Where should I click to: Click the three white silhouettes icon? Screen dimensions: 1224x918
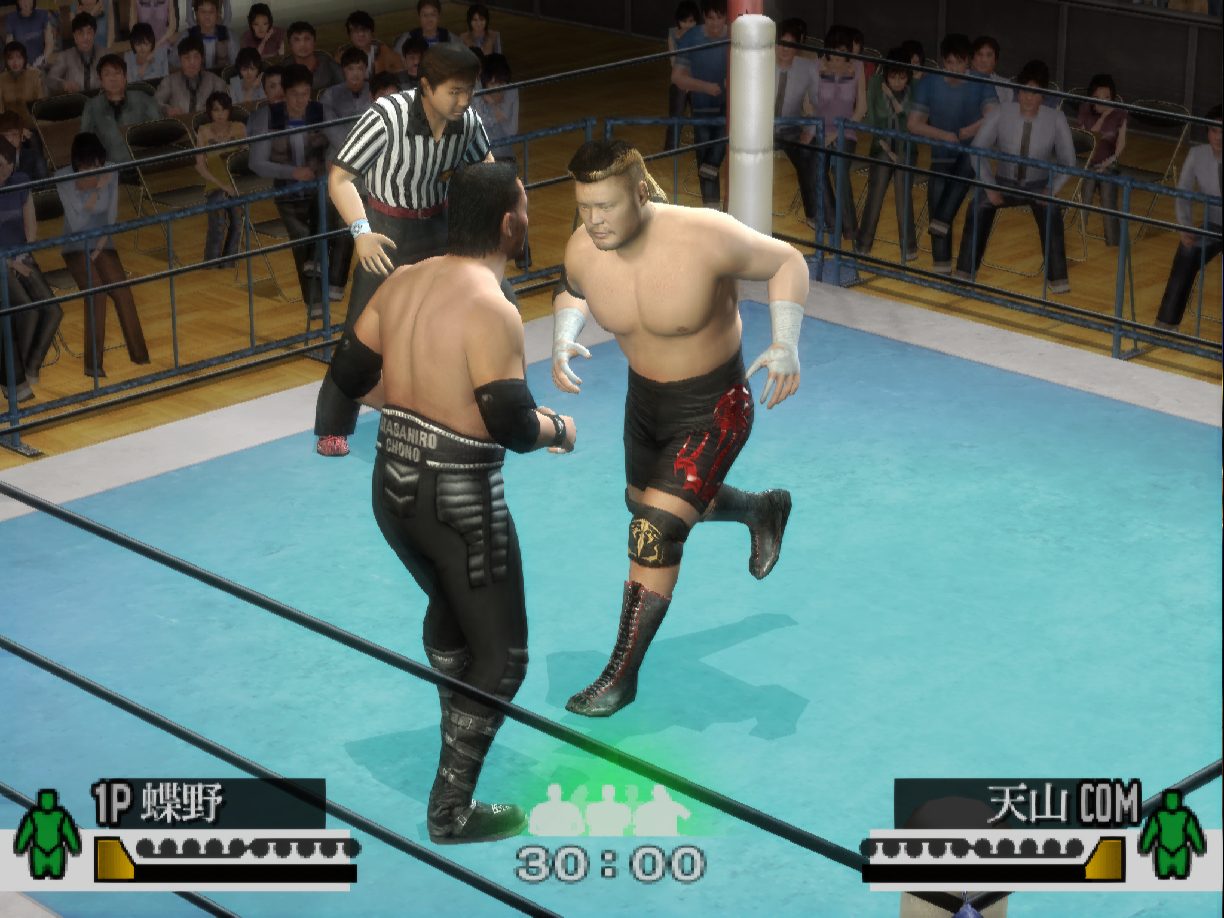point(609,810)
